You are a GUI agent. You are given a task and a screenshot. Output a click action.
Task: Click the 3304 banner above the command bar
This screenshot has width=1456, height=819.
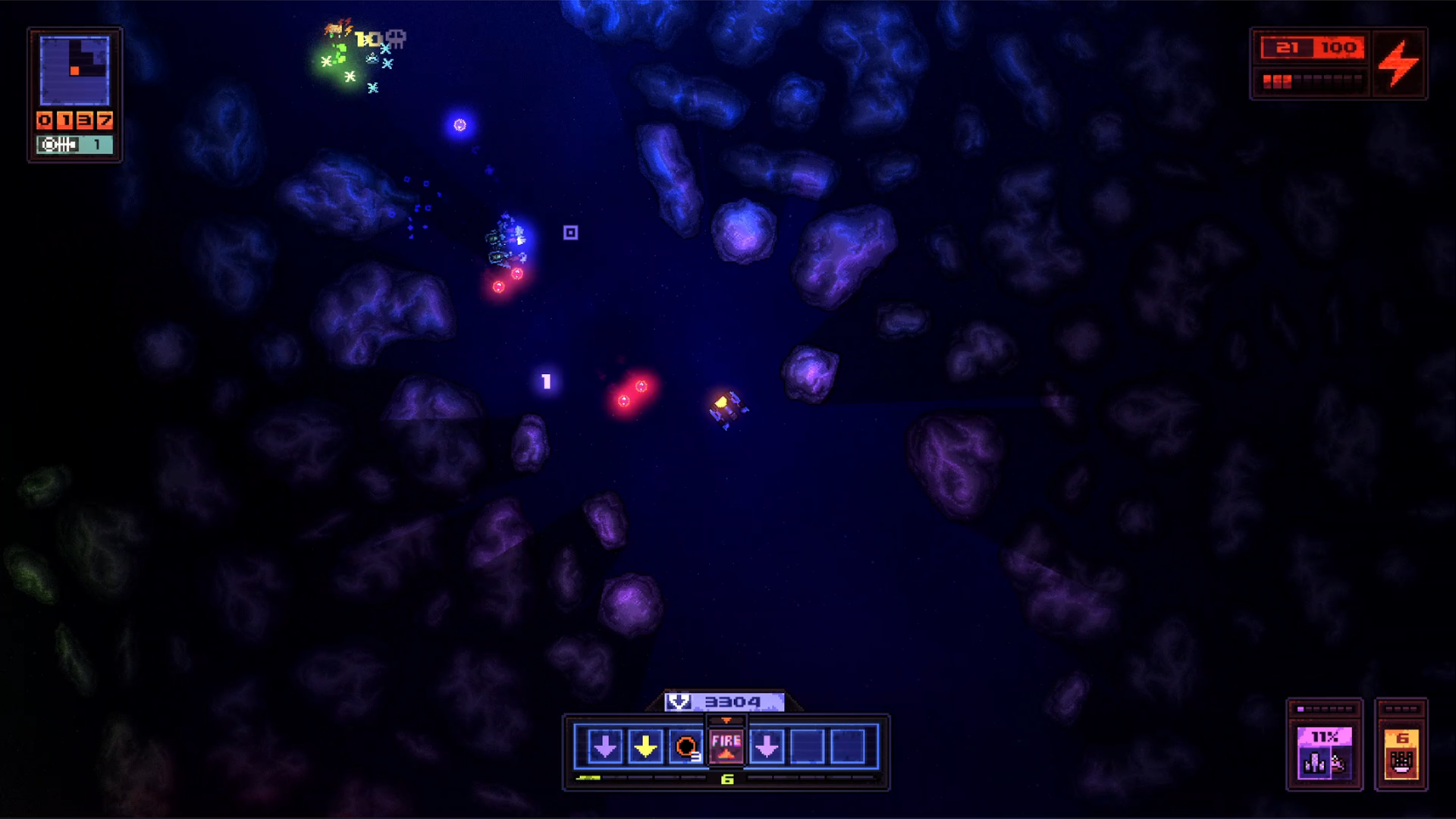coord(733,701)
